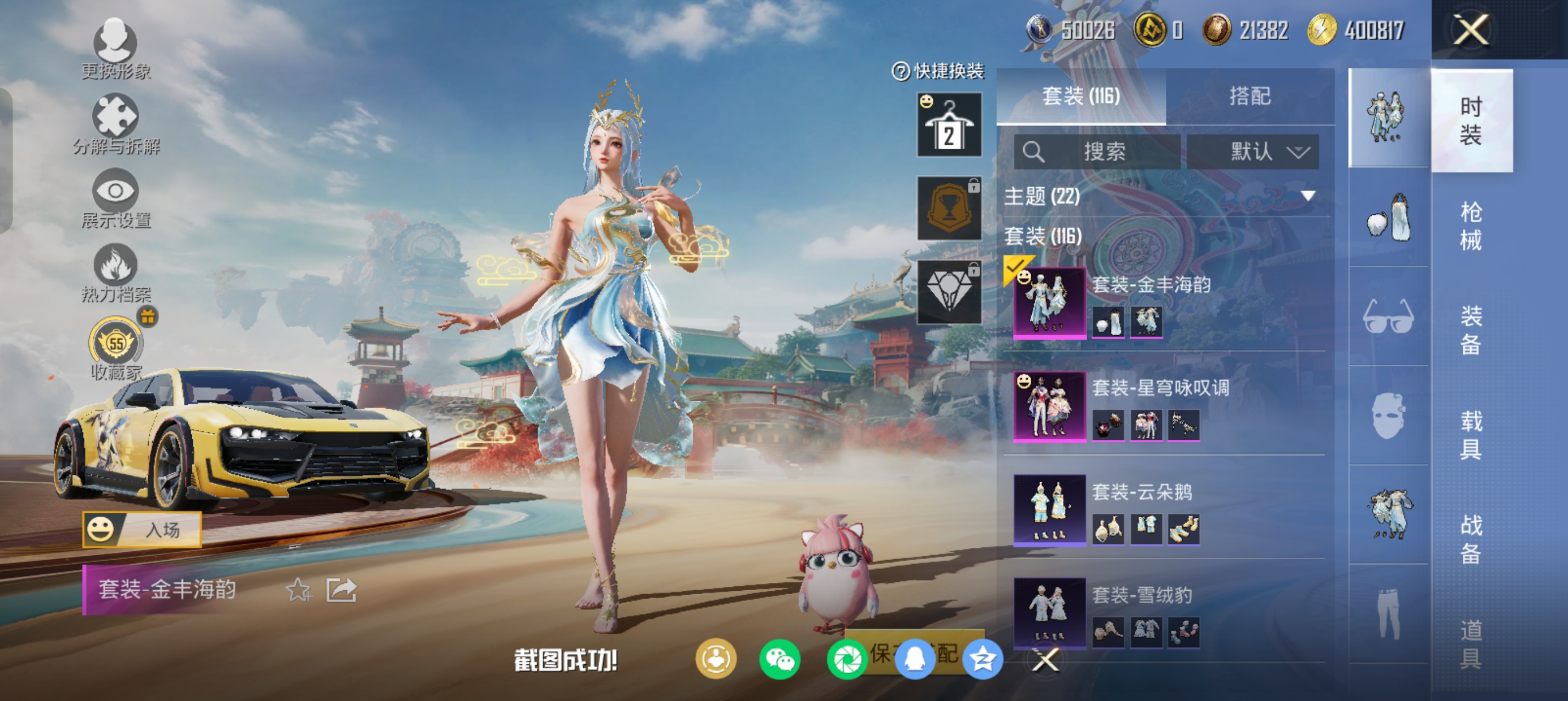The image size is (1568, 701).
Task: Click the 搜索 search field
Action: (1097, 152)
